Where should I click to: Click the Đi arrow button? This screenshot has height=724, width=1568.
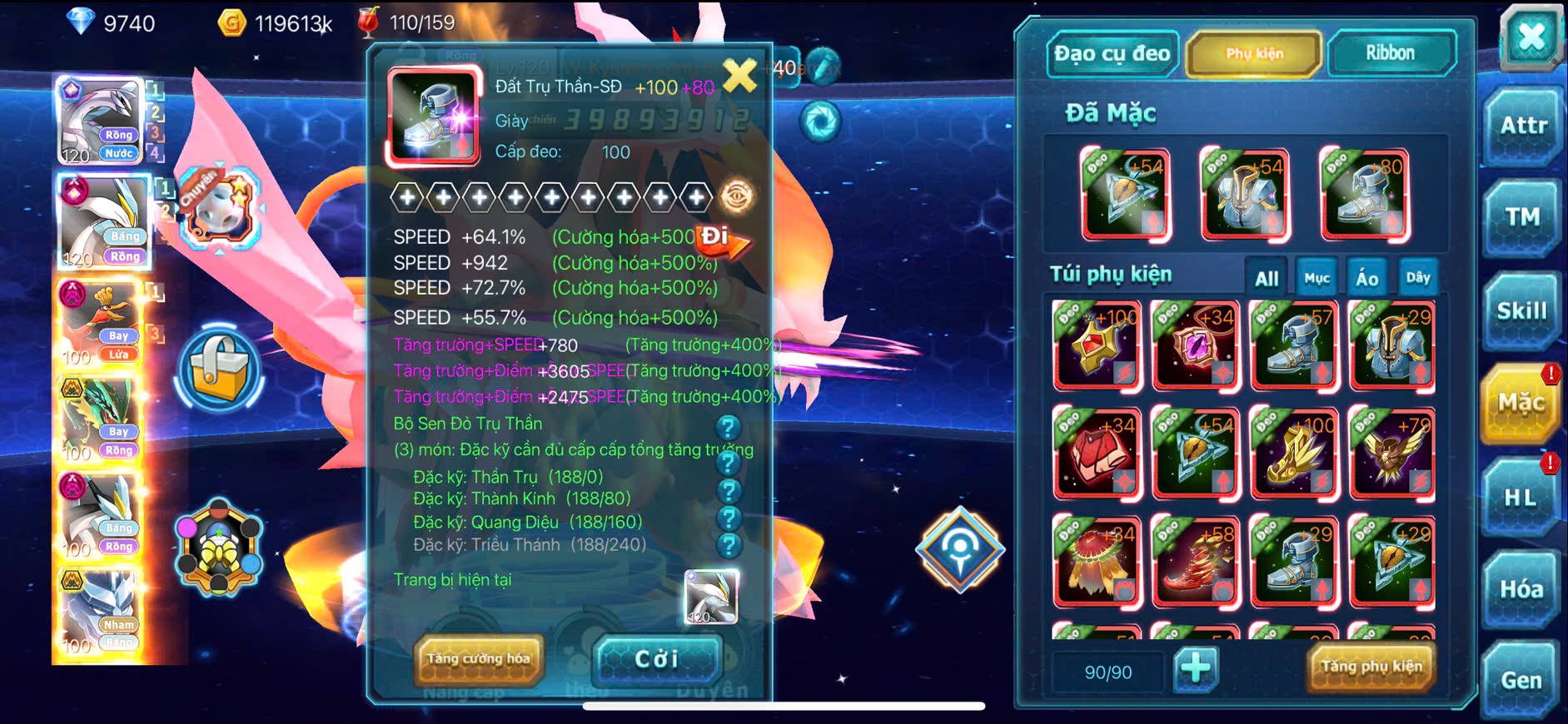click(722, 240)
